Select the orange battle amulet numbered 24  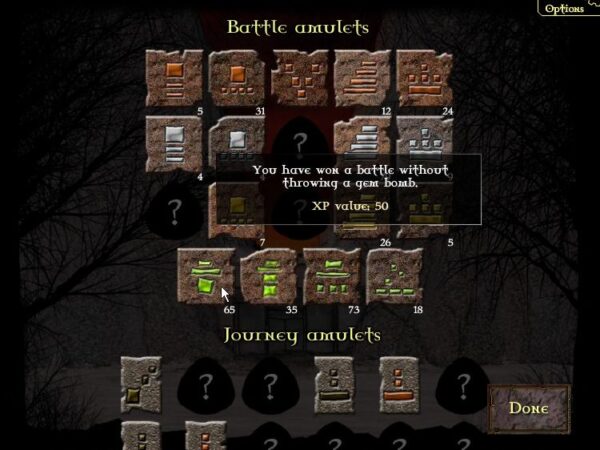425,77
